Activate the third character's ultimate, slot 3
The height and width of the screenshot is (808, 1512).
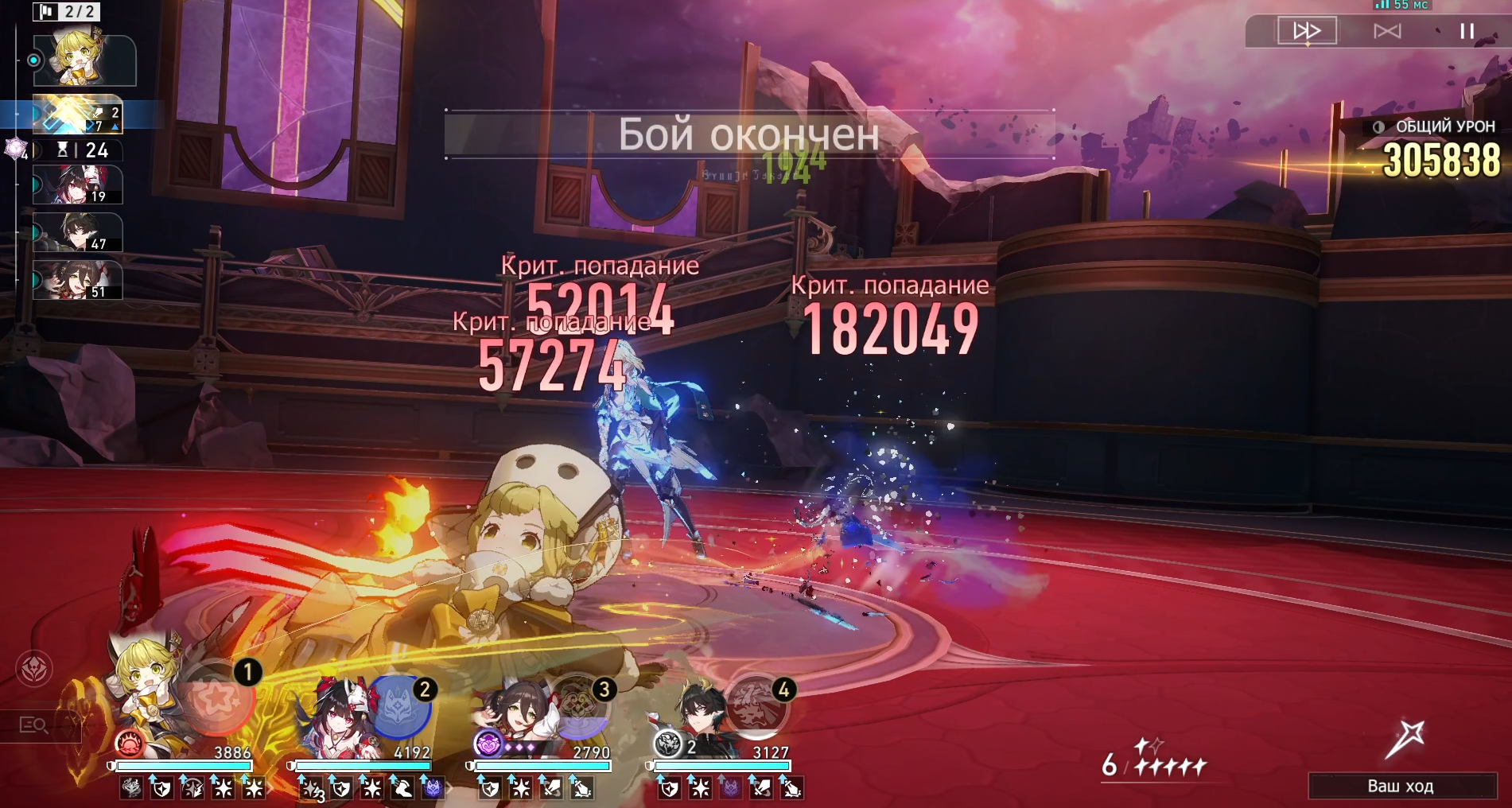(578, 705)
